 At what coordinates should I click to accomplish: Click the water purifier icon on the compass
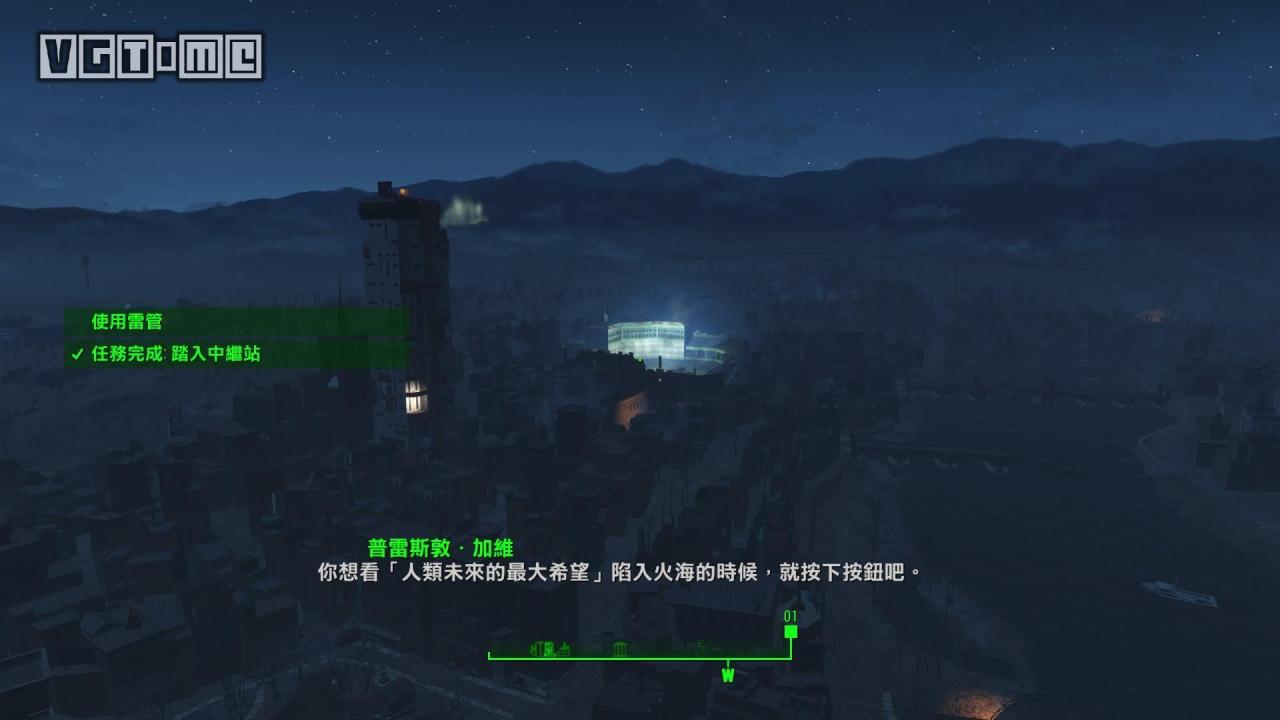coord(565,648)
